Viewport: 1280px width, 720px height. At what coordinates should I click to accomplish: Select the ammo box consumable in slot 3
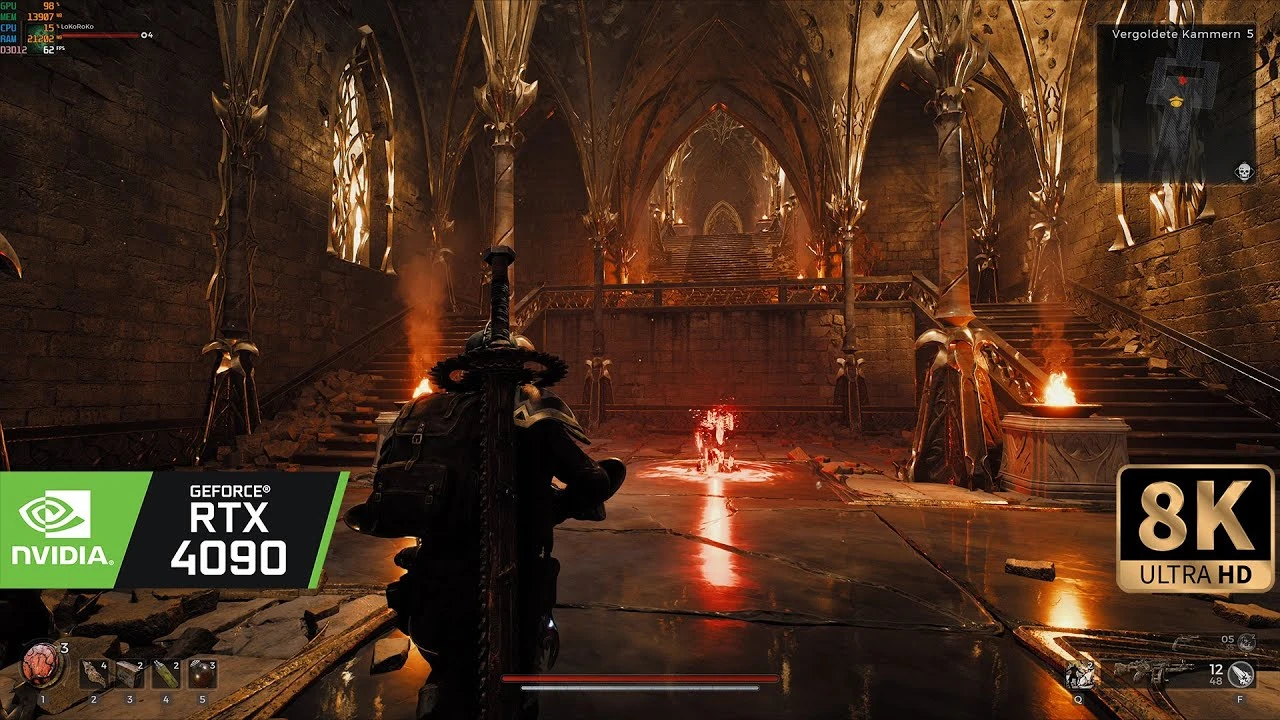coord(129,673)
